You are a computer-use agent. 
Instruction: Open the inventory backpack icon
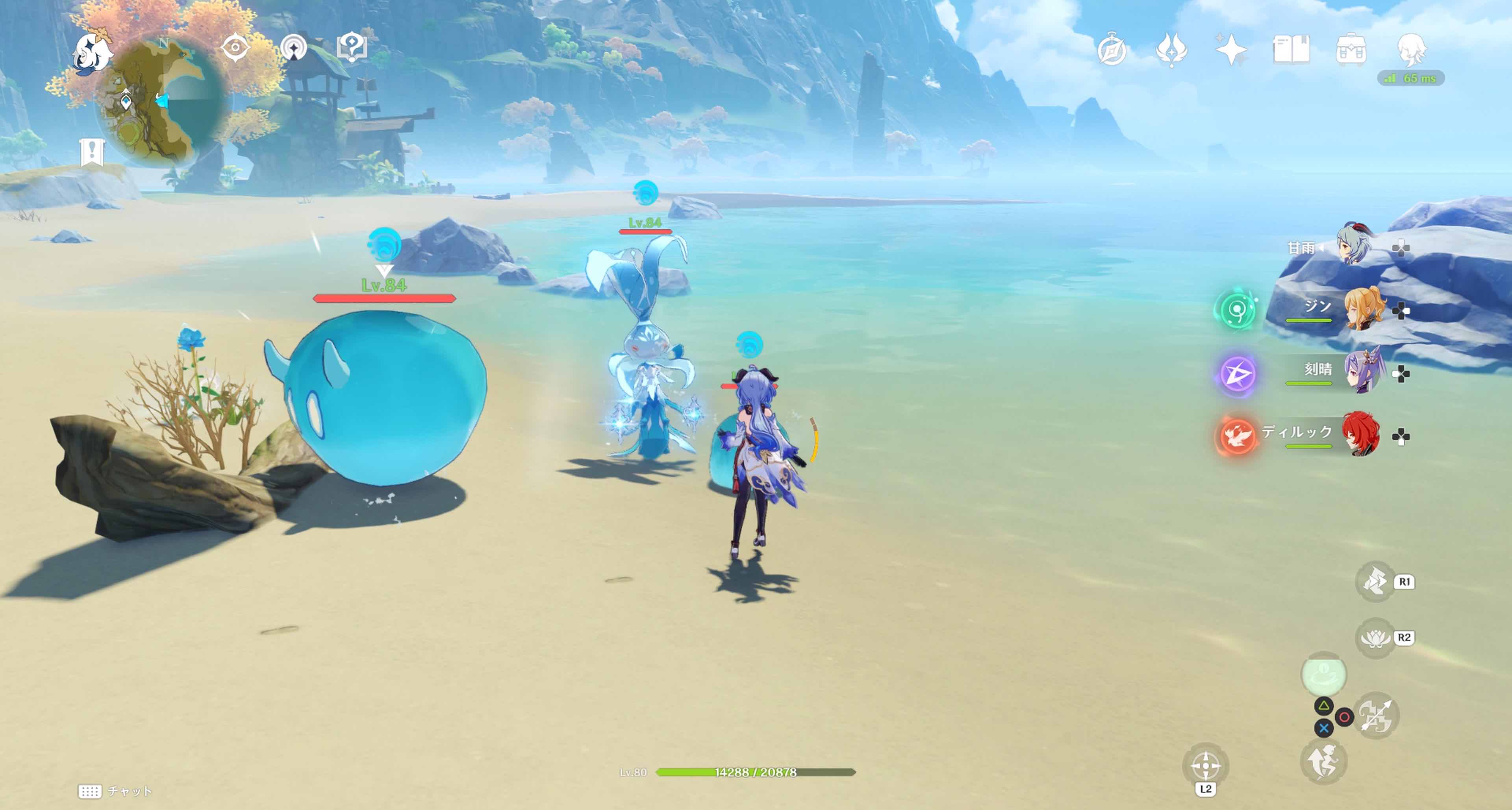[x=1351, y=50]
